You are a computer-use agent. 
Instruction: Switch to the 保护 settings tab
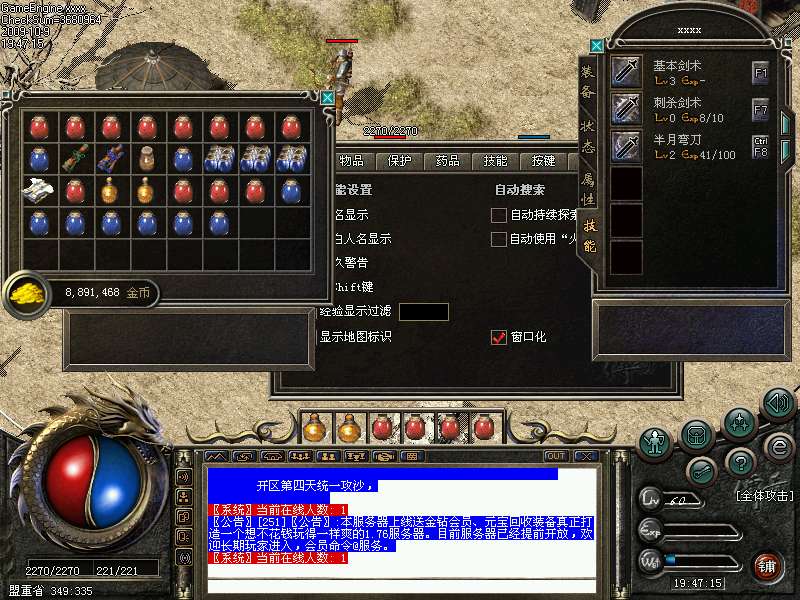[x=400, y=161]
